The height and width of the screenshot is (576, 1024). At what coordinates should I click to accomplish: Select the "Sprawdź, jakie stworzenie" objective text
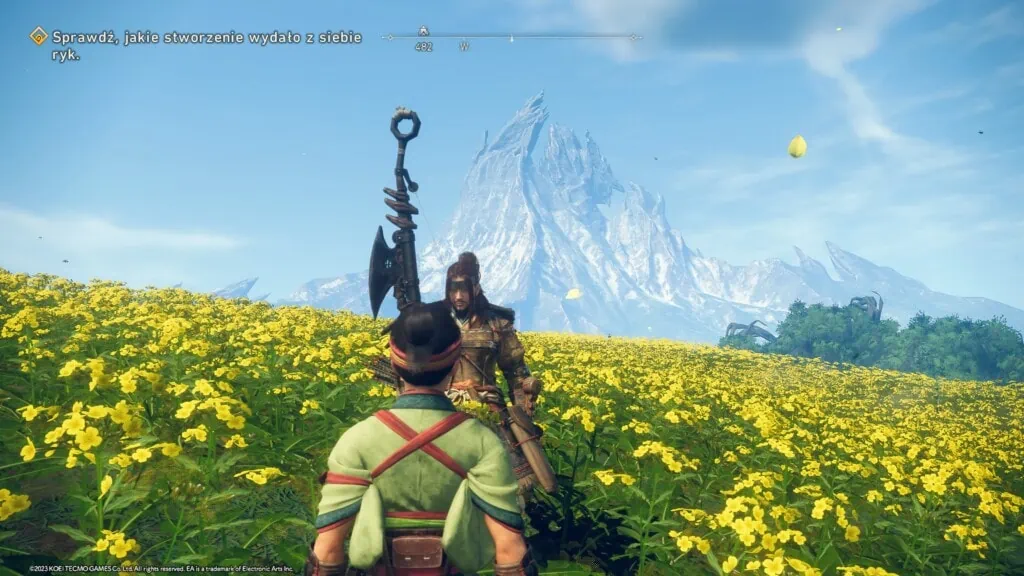[205, 45]
